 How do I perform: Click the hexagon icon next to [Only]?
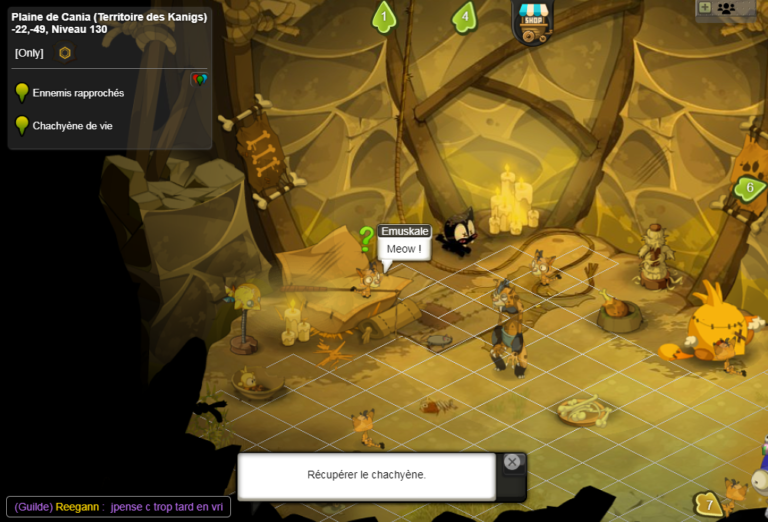pyautogui.click(x=65, y=53)
